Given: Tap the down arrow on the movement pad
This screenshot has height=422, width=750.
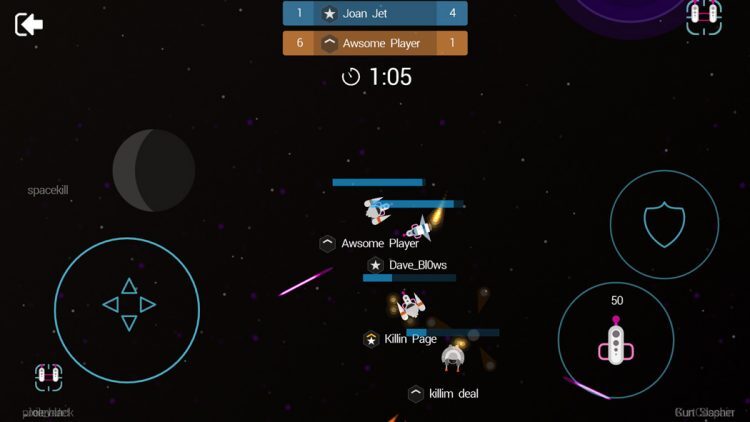Looking at the screenshot, I should 129,322.
